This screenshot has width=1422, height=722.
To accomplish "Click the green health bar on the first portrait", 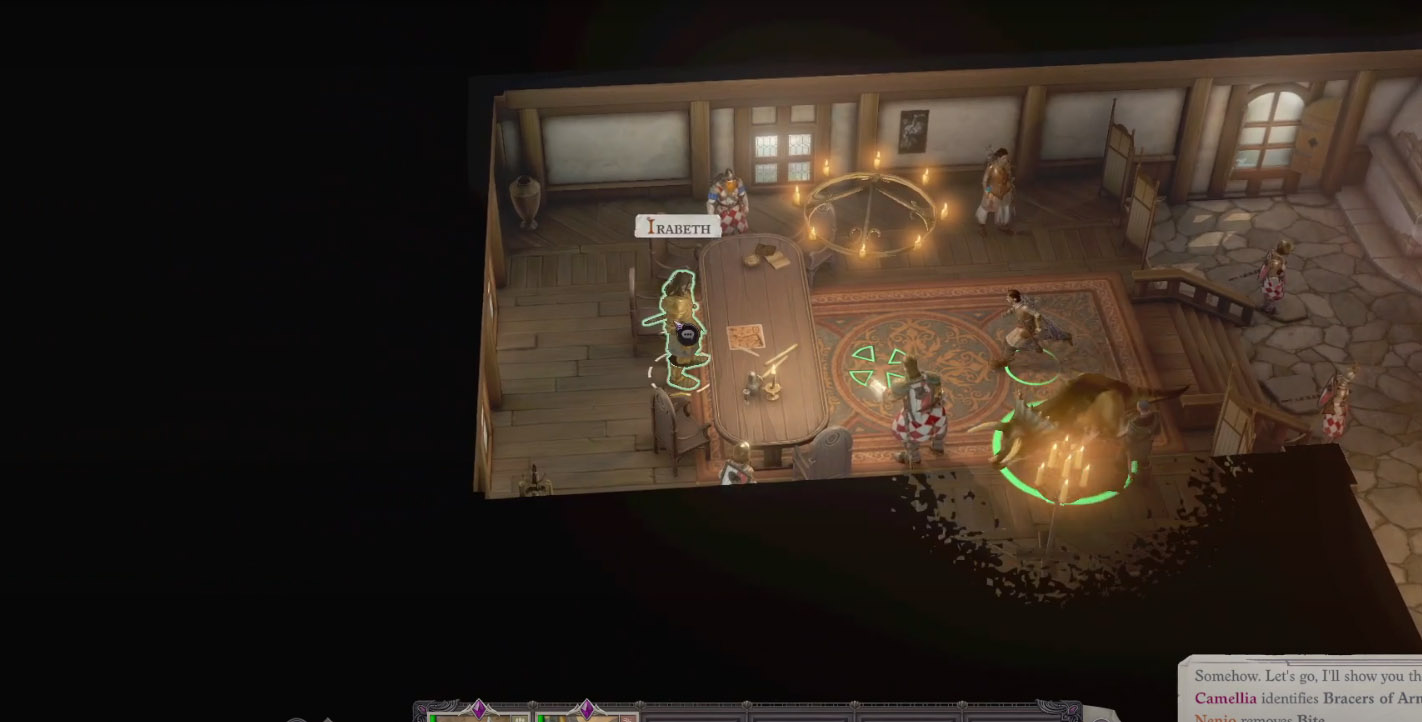I will tap(432, 718).
